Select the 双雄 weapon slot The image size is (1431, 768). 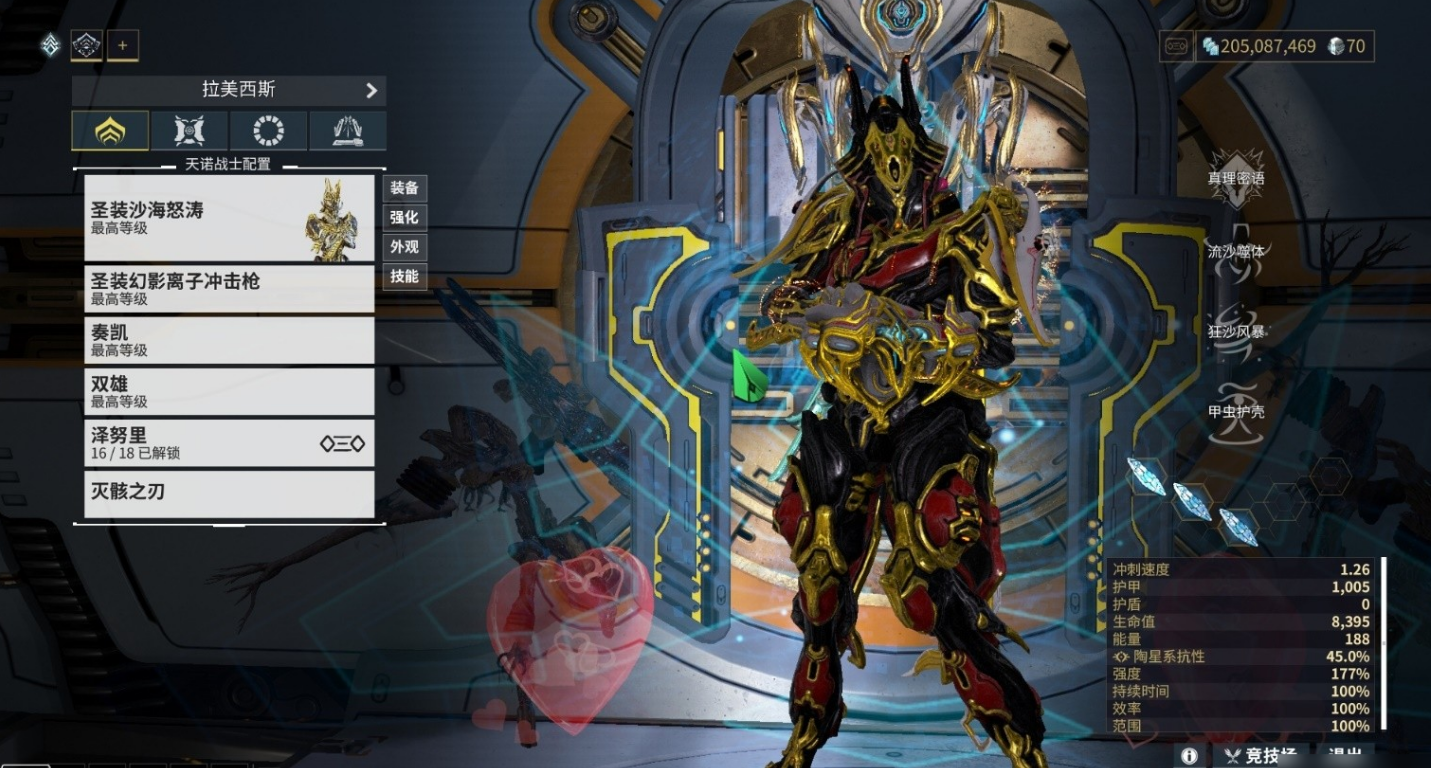[x=228, y=391]
